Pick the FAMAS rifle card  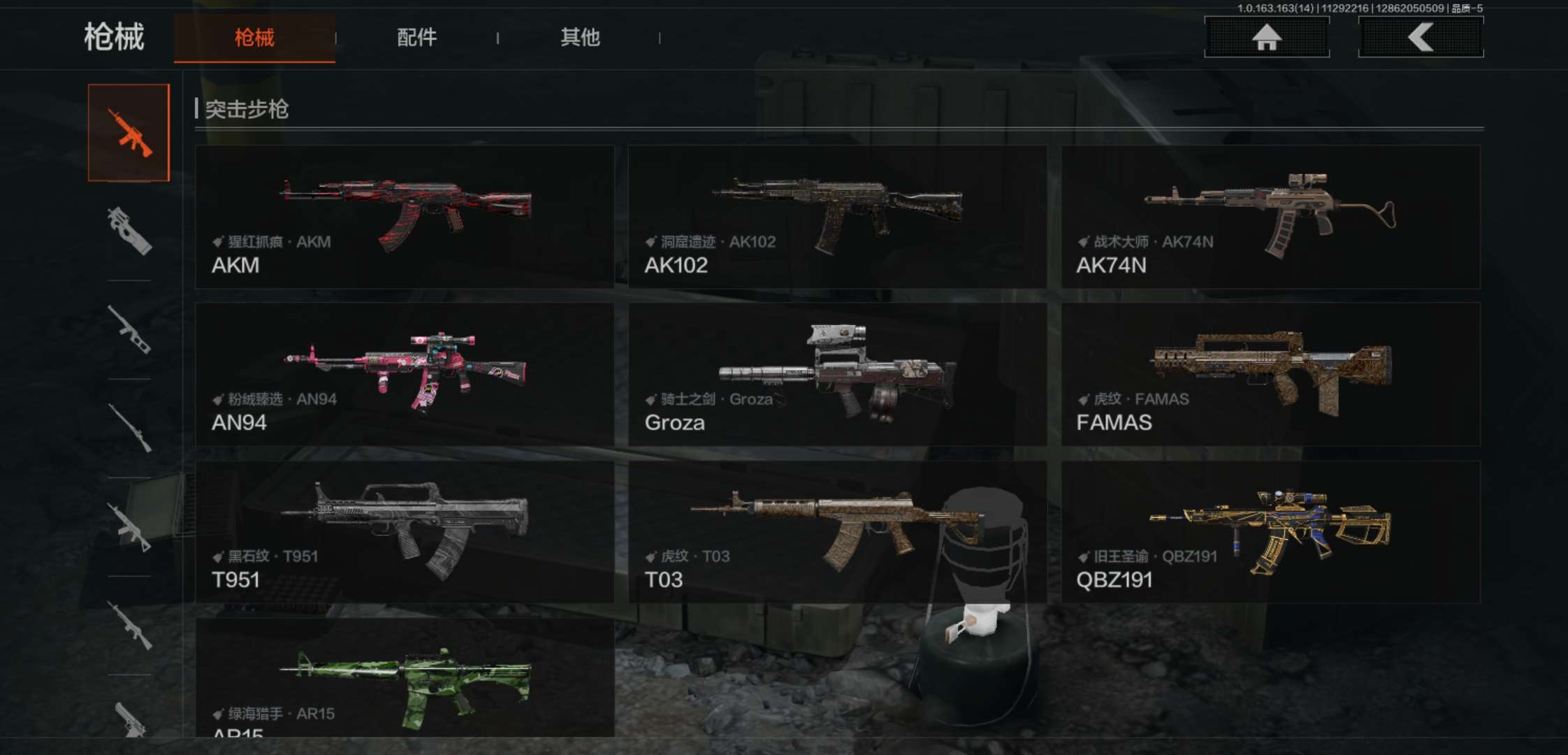(1270, 374)
